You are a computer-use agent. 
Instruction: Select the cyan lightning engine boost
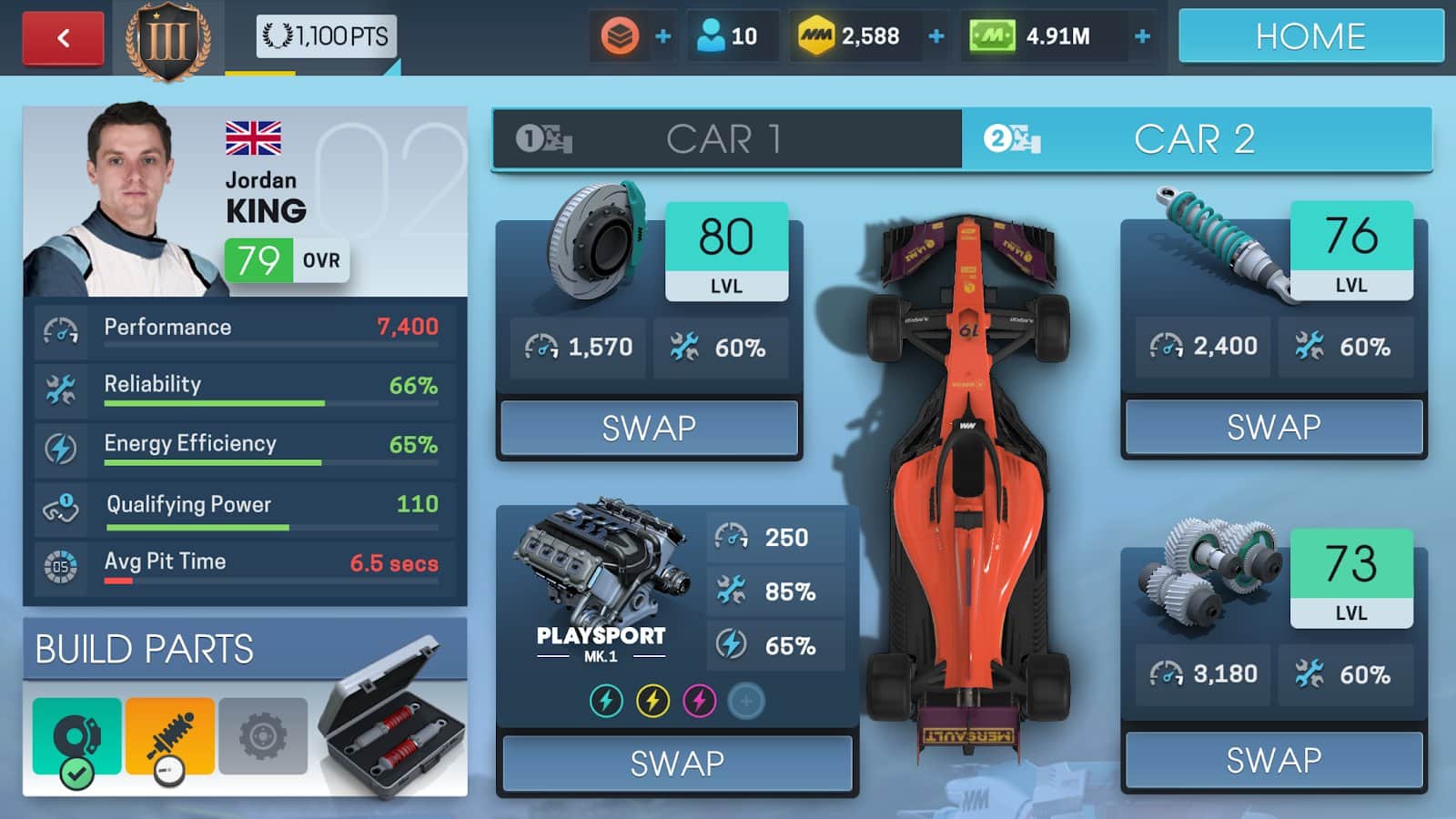[606, 701]
